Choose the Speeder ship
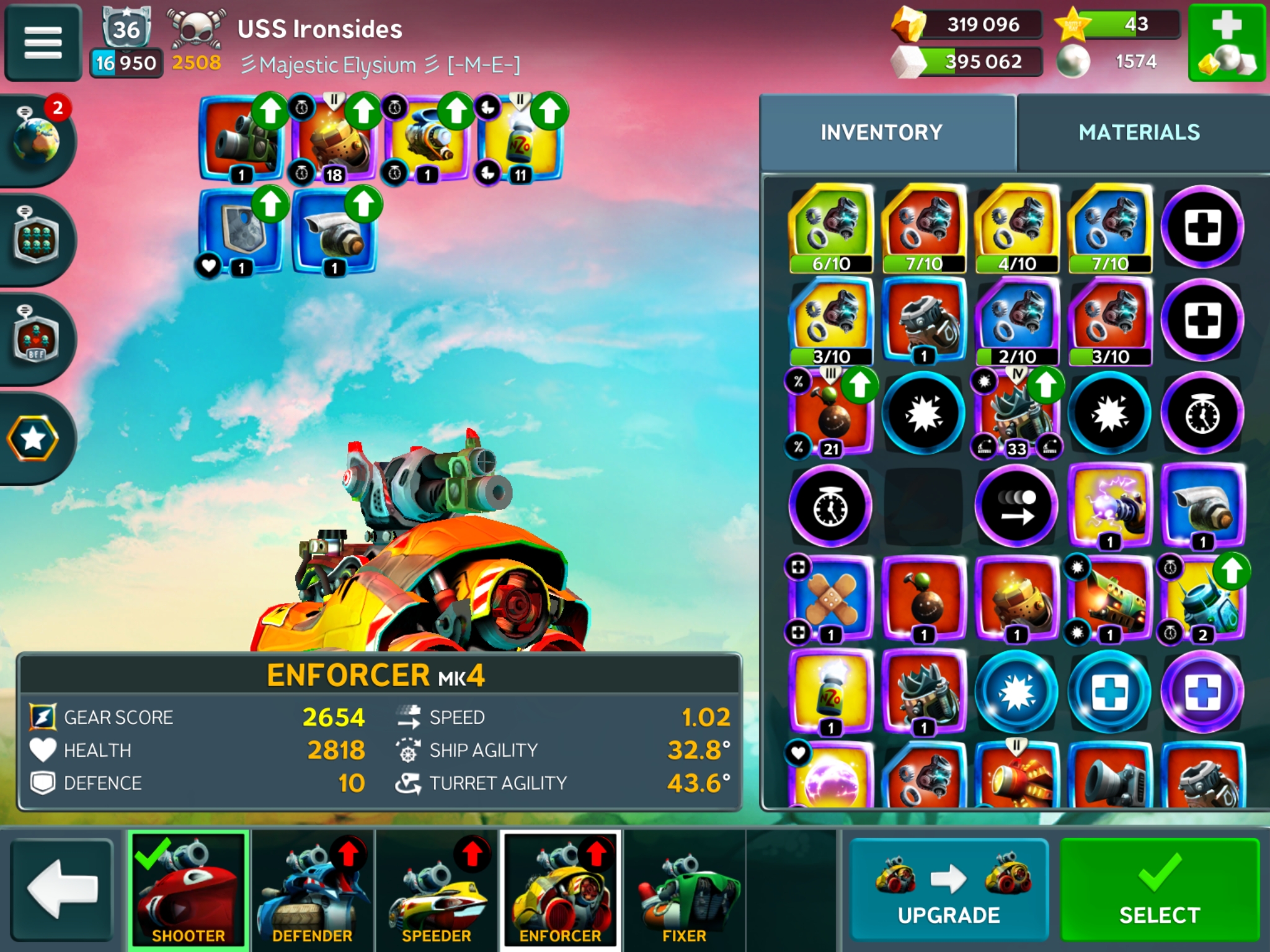 point(437,890)
